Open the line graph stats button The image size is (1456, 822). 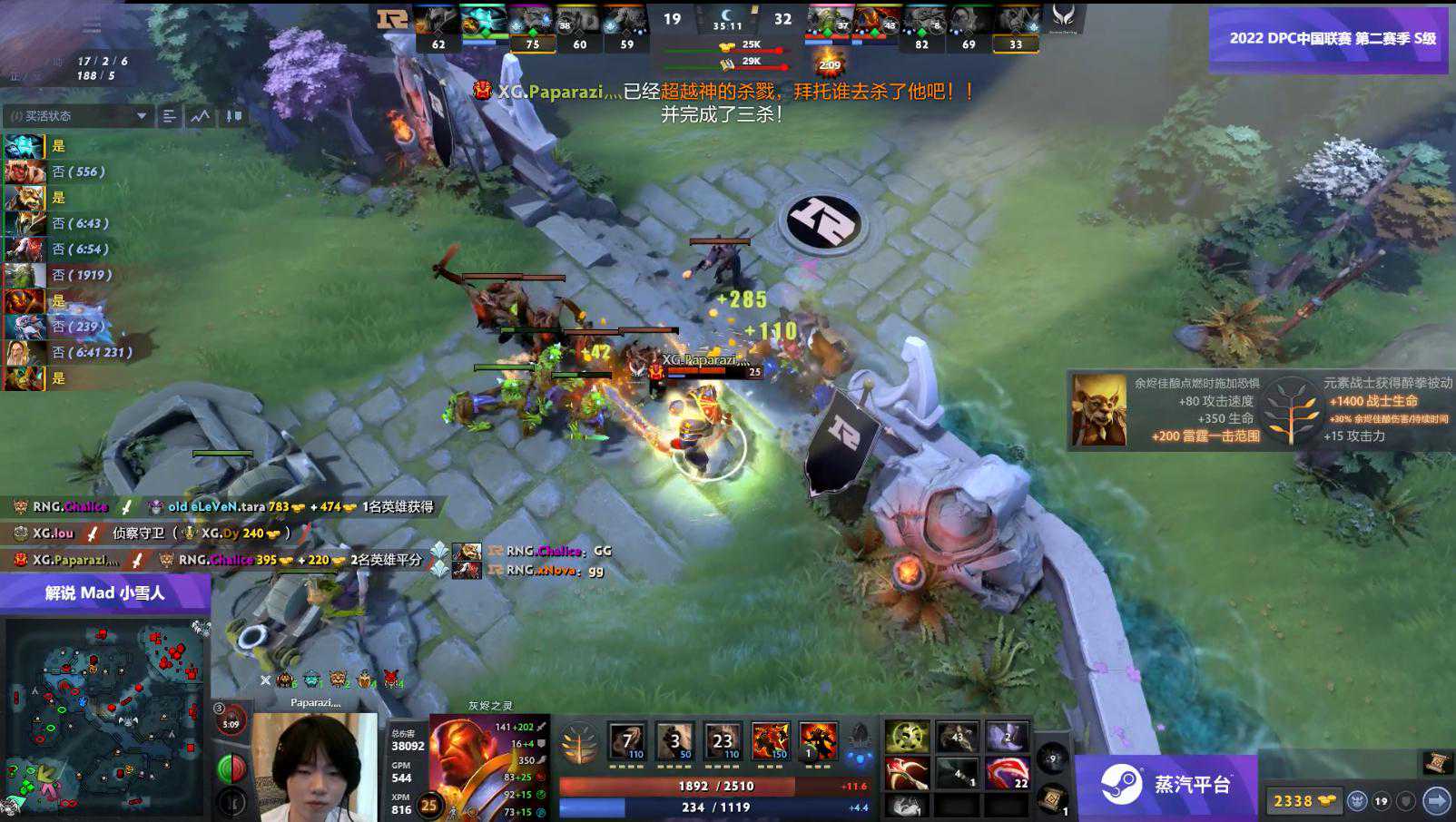[x=200, y=116]
